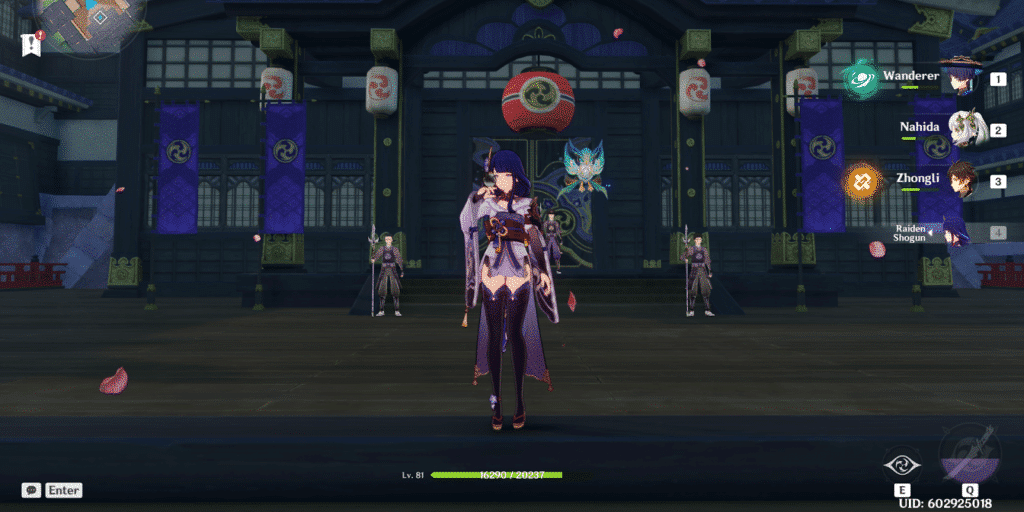Switch to Nahida in the party
The width and height of the screenshot is (1024, 512).
[962, 130]
